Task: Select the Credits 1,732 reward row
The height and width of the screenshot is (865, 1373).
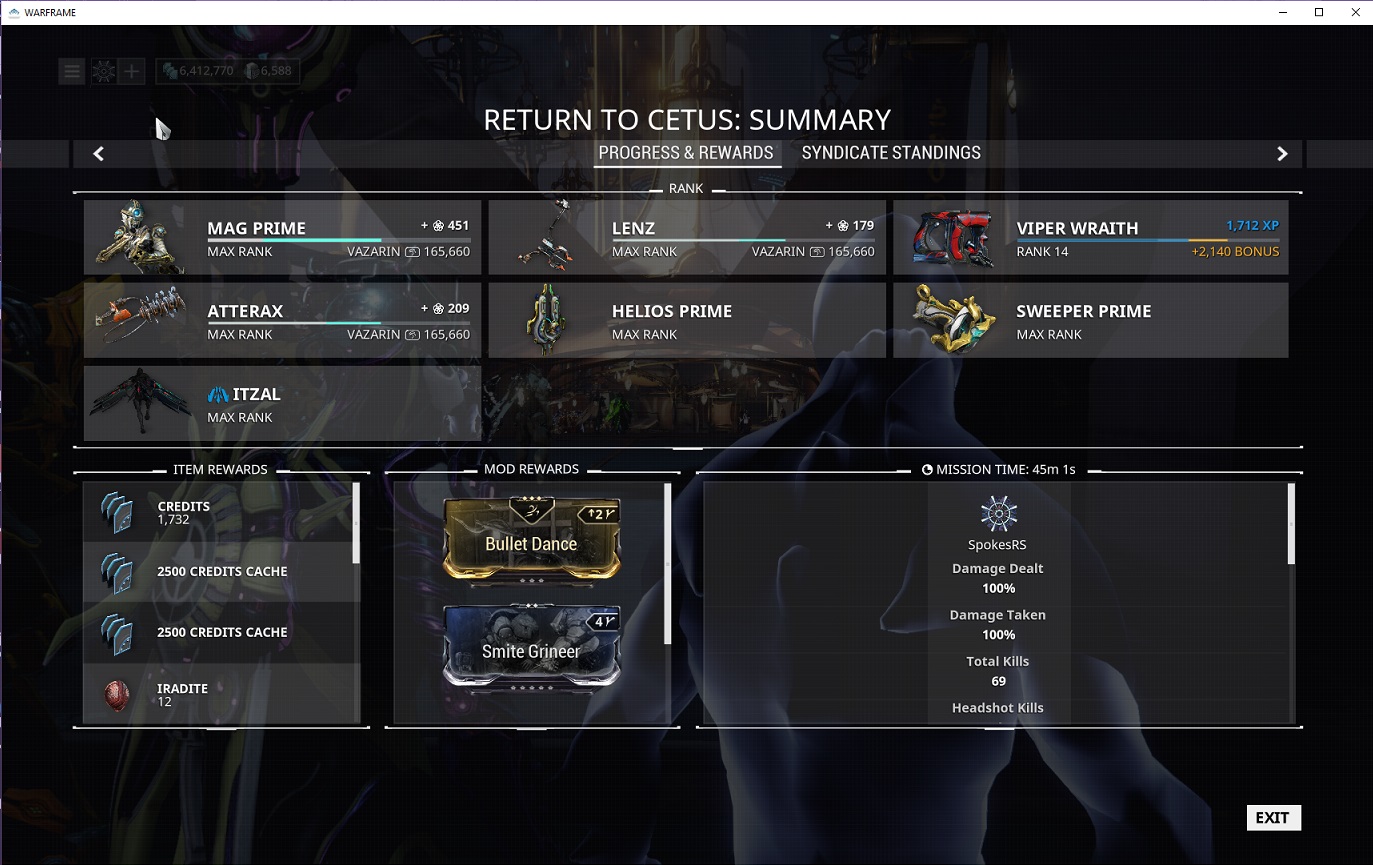Action: coord(220,512)
